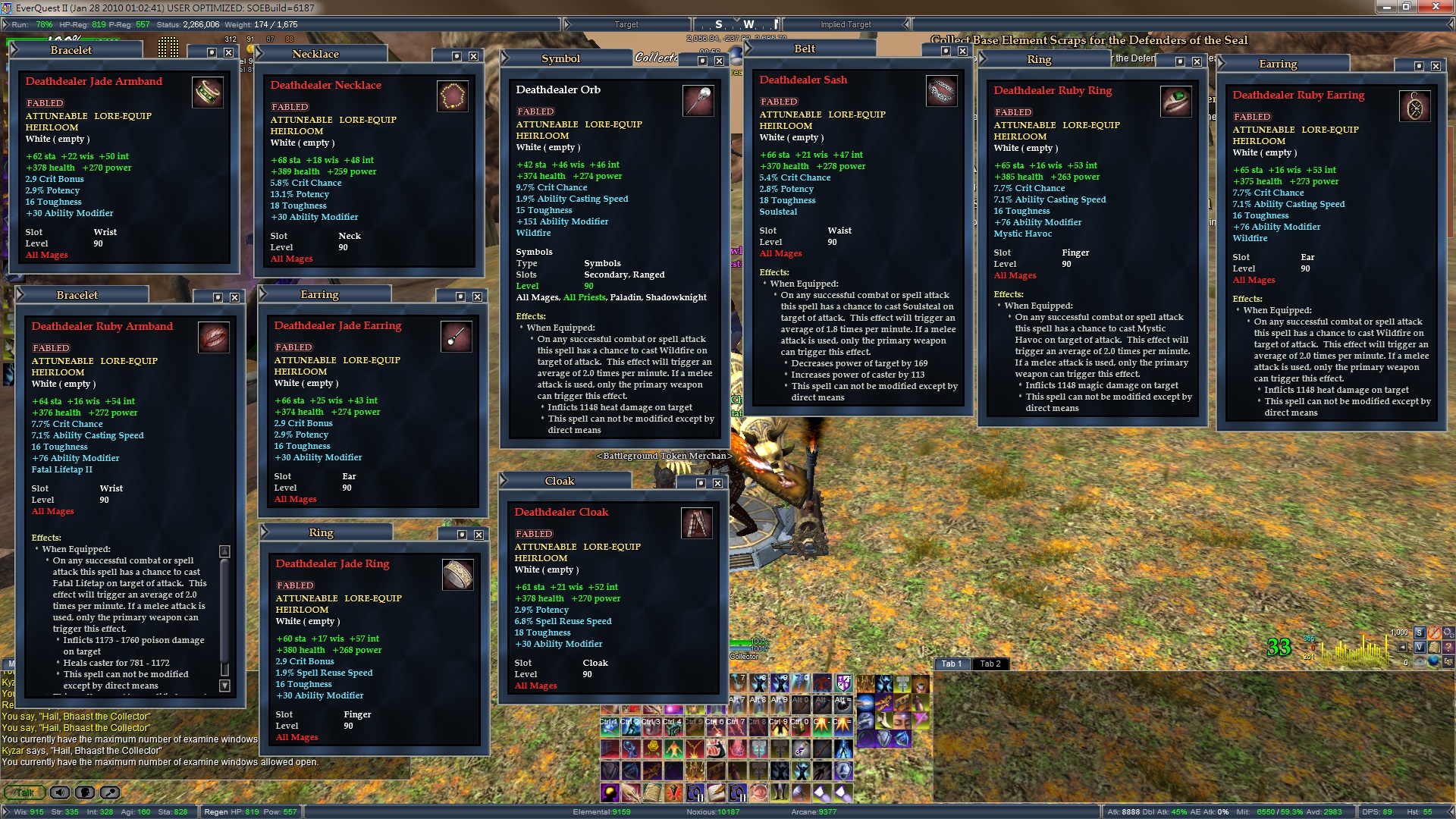
Task: Close the Deathdealer Ruby Earring window
Action: click(1436, 66)
